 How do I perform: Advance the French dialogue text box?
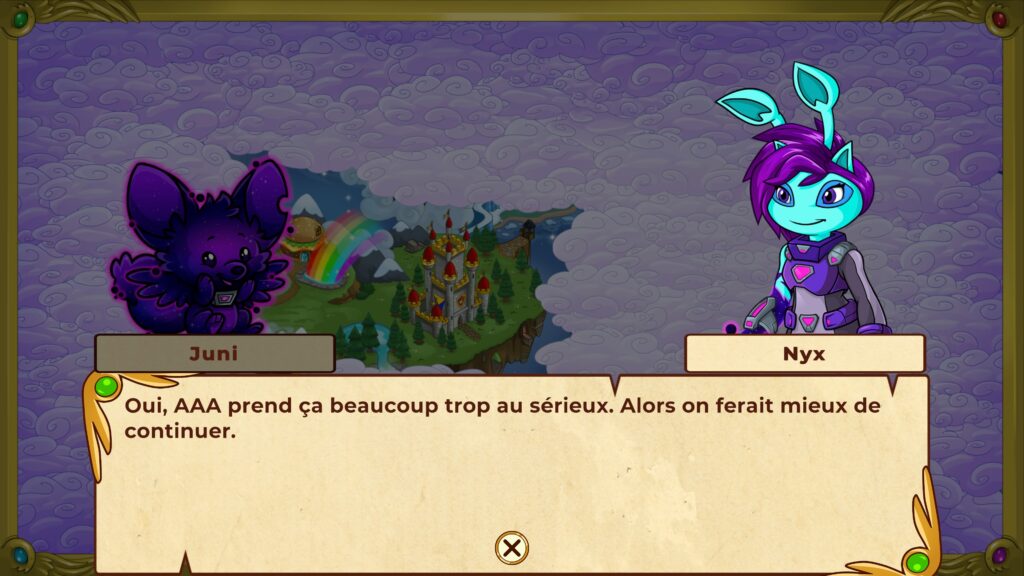tap(510, 460)
